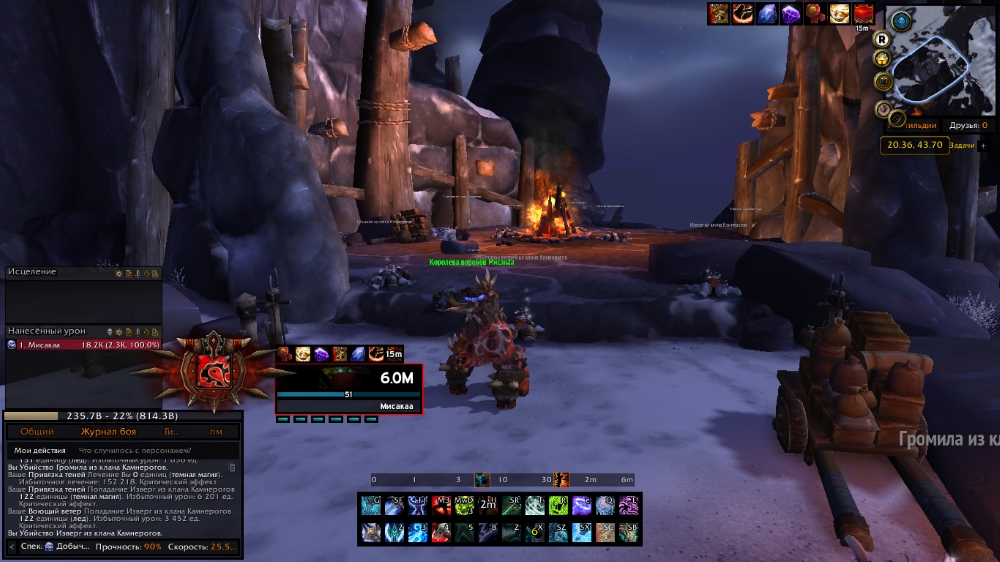This screenshot has height=562, width=1000.
Task: Use the ability on cooldown bound to X
Action: pyautogui.click(x=535, y=532)
